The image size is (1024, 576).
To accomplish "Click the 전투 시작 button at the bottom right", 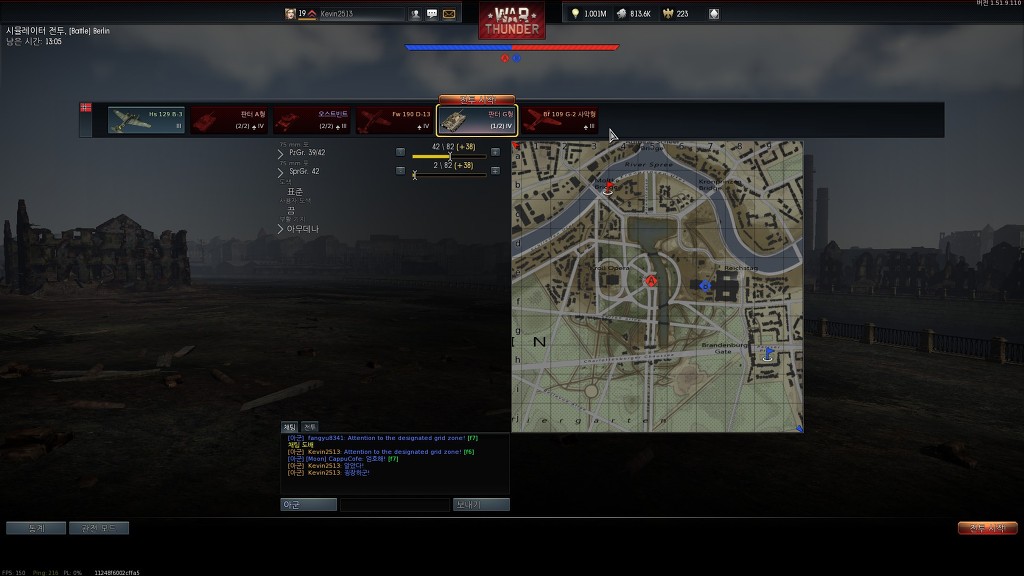I will pos(987,528).
